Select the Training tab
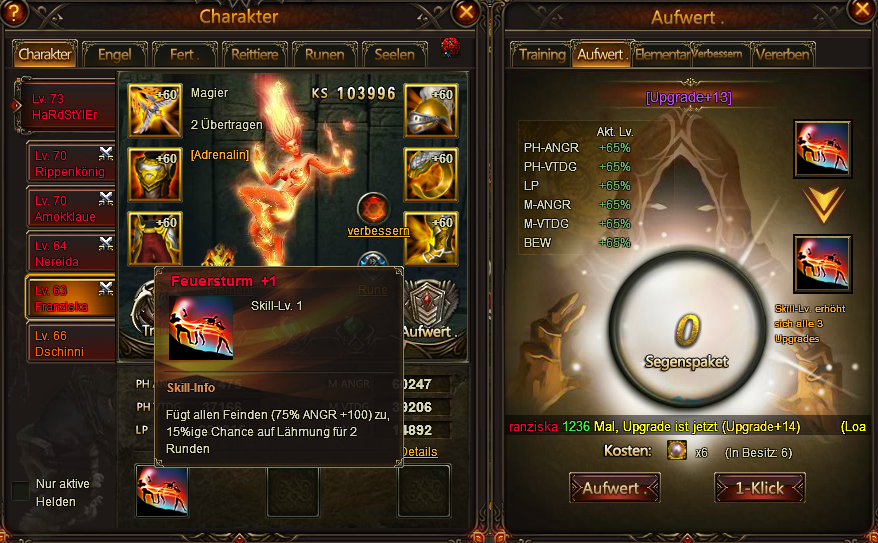This screenshot has width=878, height=543. click(x=541, y=54)
